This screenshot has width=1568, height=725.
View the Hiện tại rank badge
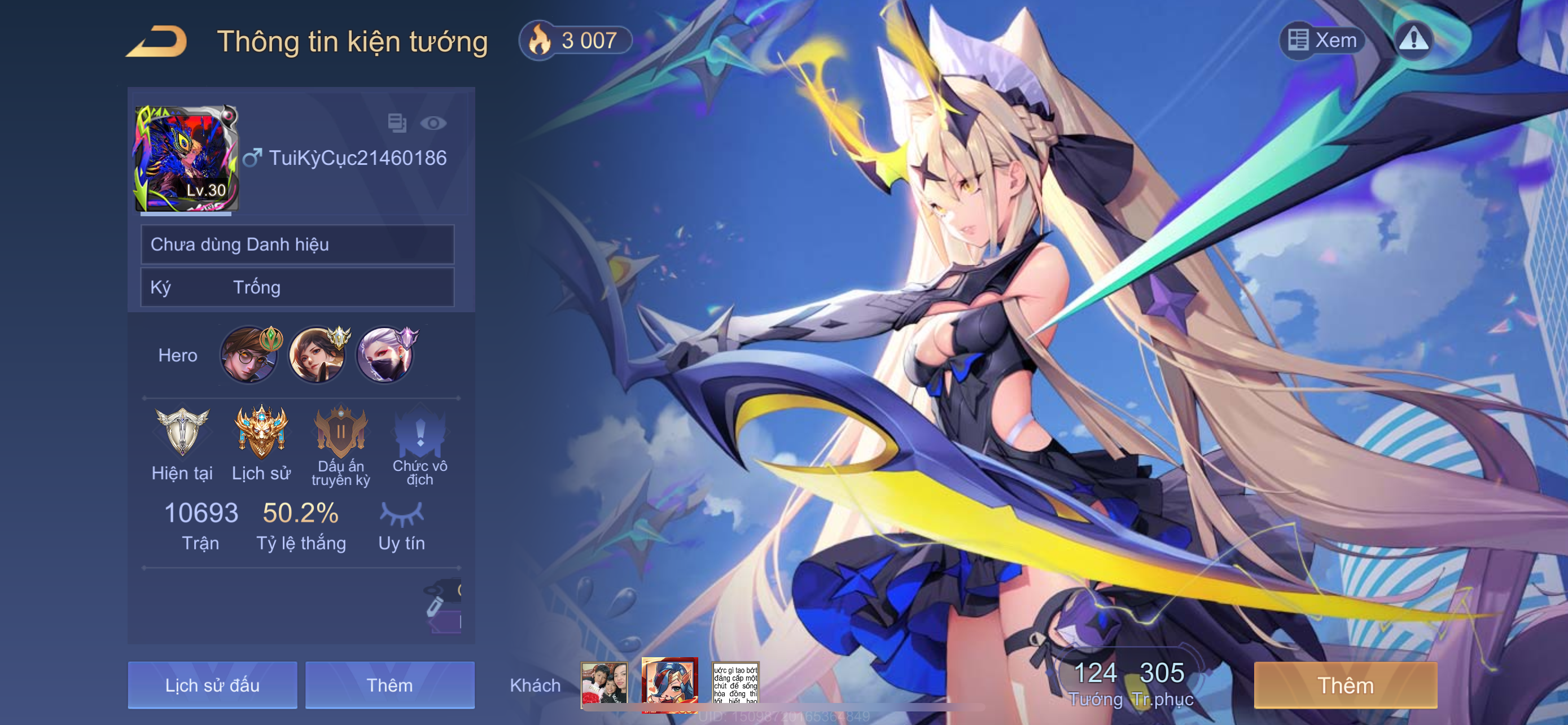pyautogui.click(x=182, y=431)
